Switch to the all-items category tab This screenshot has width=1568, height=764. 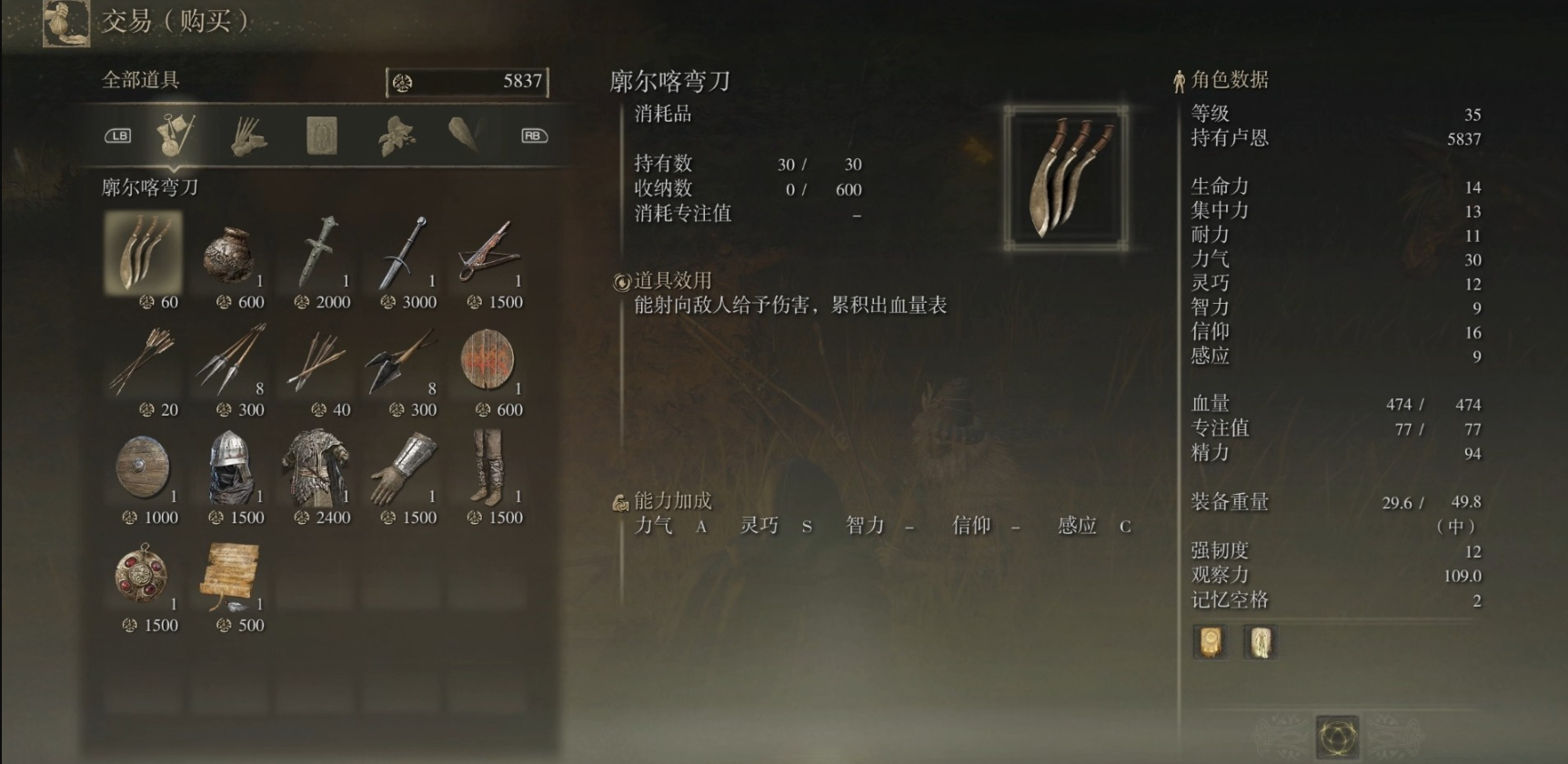pos(175,136)
